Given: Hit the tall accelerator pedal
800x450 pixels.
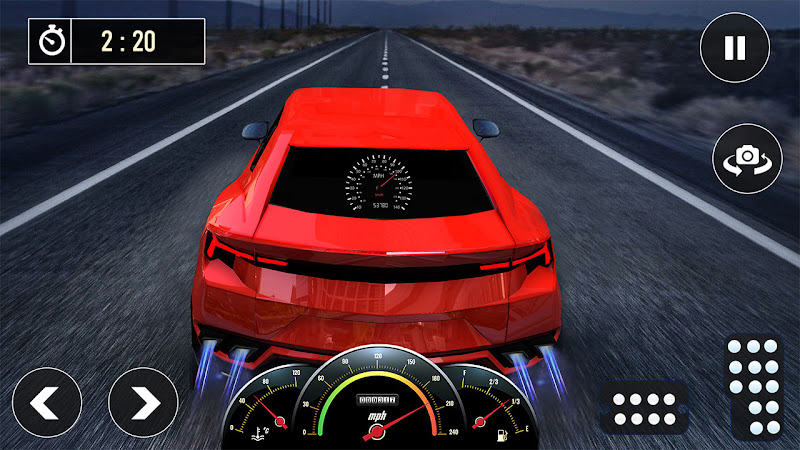Looking at the screenshot, I should (x=755, y=386).
